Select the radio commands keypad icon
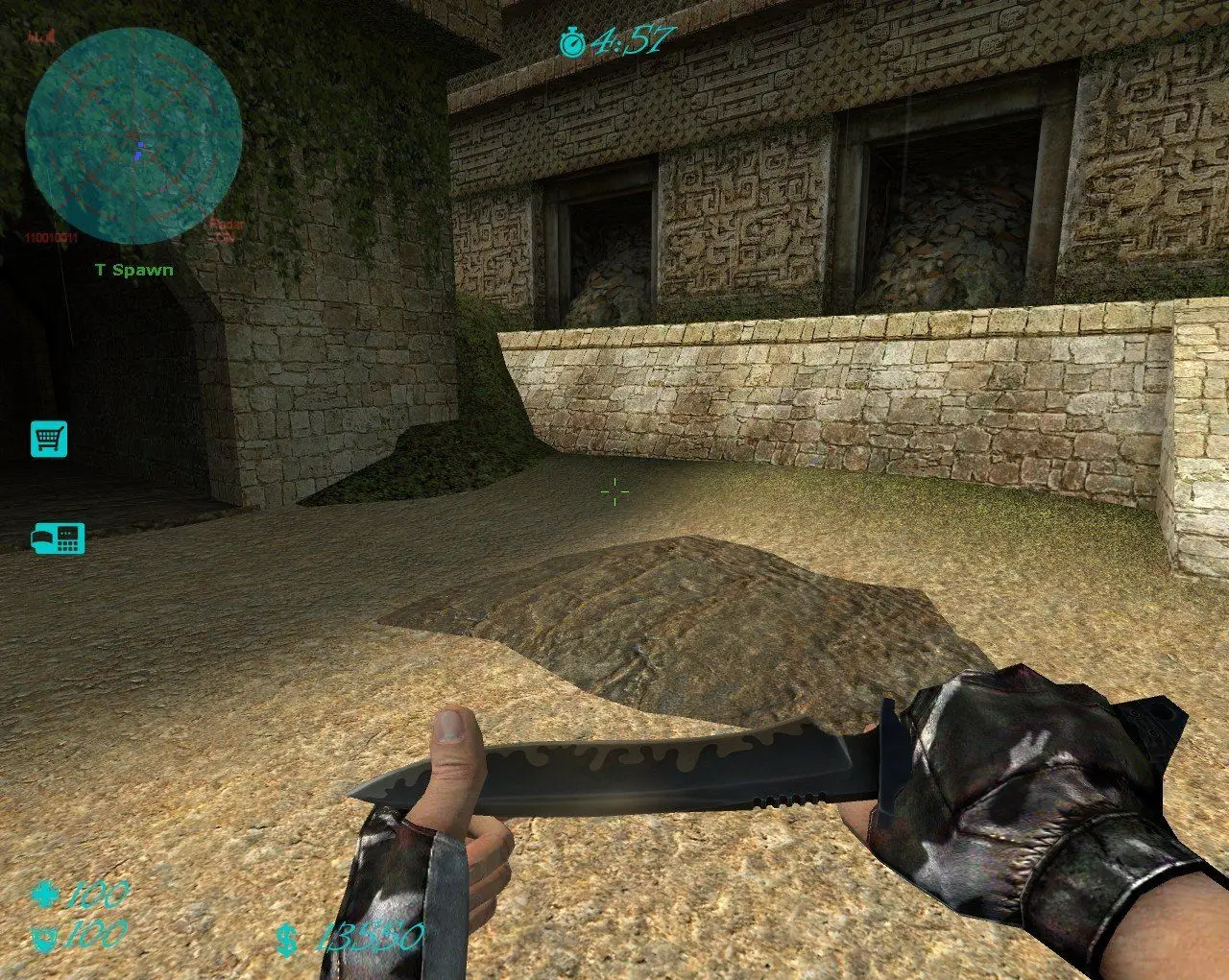Viewport: 1229px width, 980px height. (60, 538)
